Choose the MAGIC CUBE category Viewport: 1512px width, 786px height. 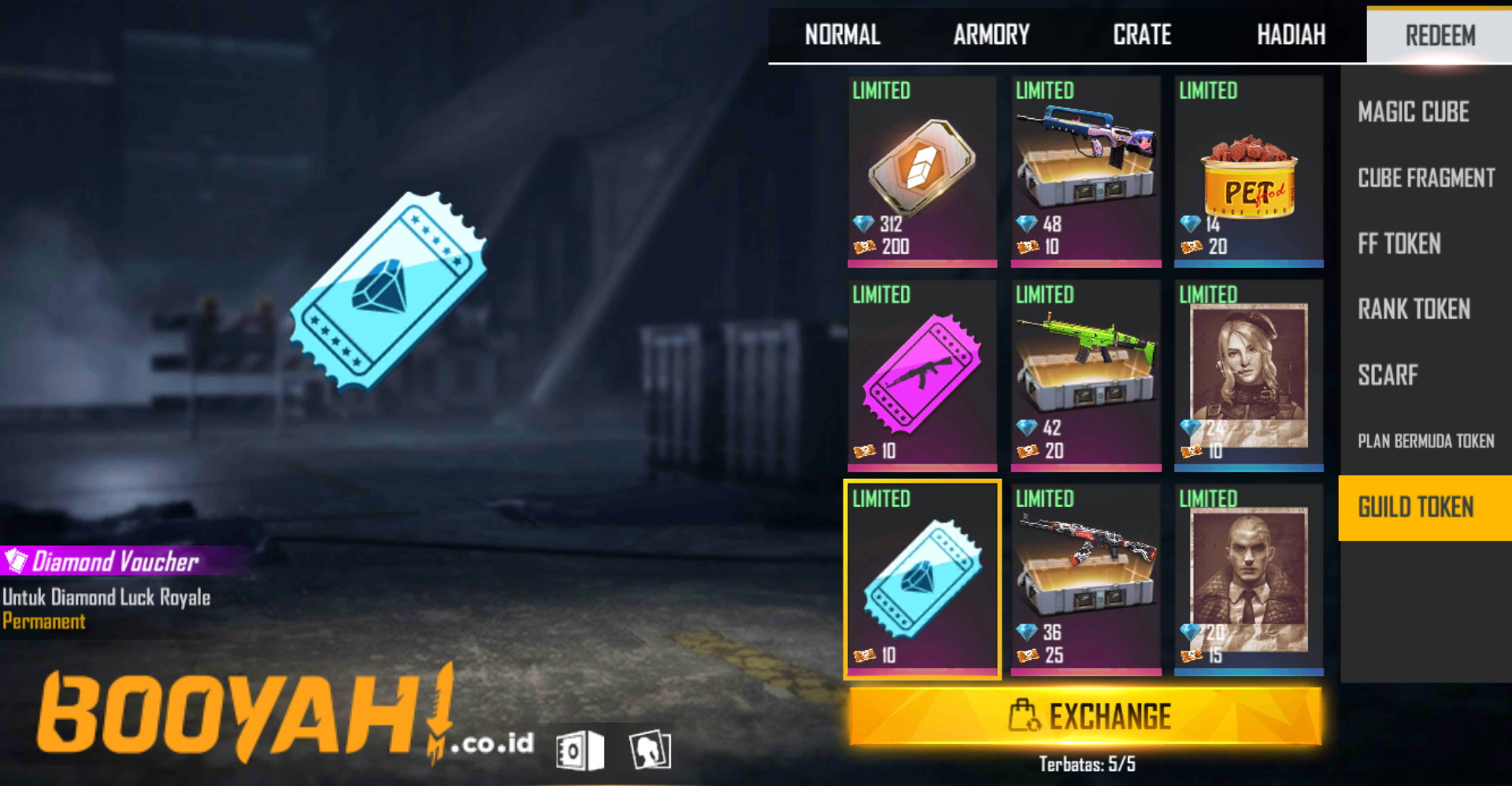click(x=1414, y=112)
